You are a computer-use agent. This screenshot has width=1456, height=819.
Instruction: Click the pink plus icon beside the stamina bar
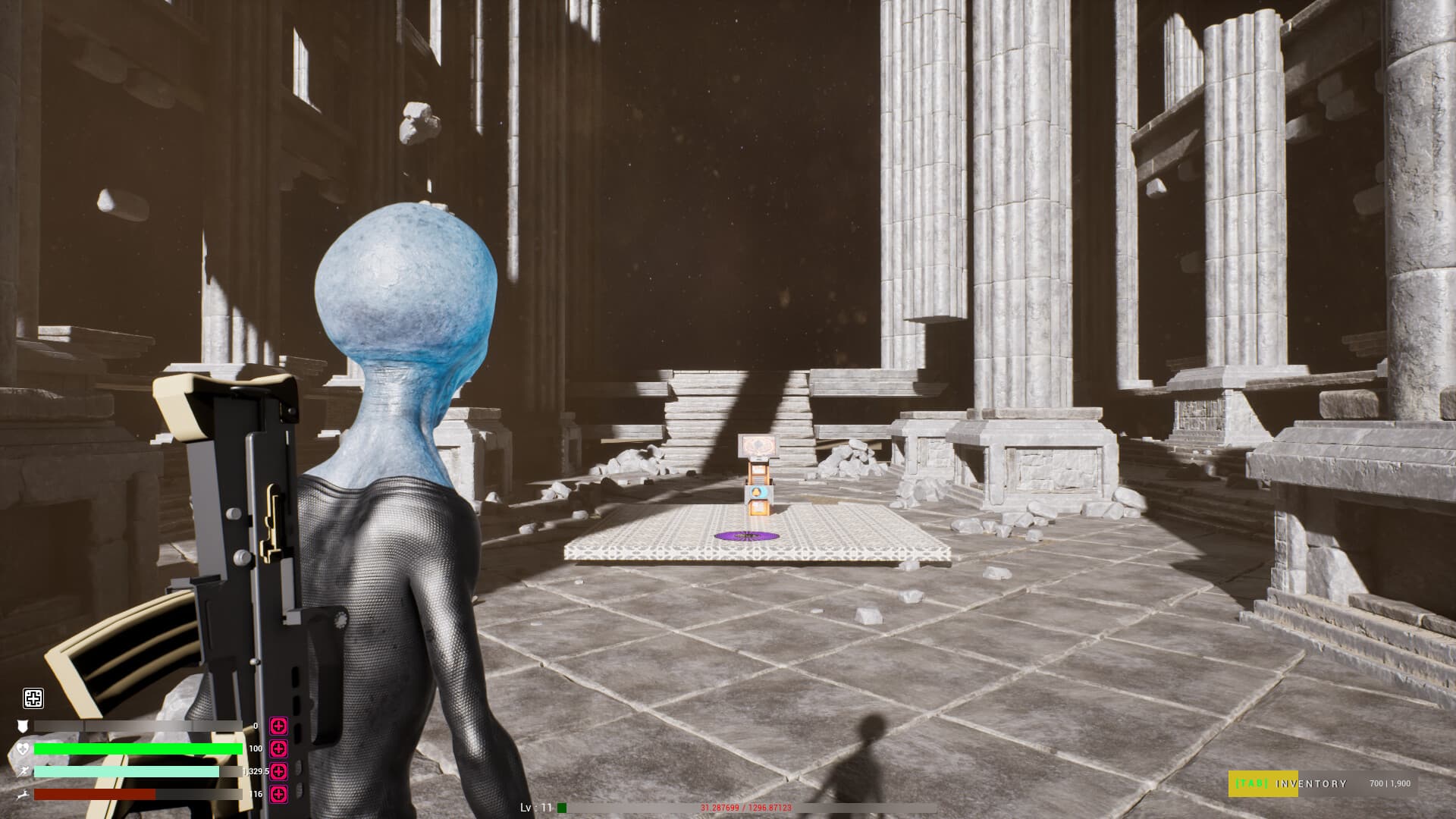tap(278, 771)
